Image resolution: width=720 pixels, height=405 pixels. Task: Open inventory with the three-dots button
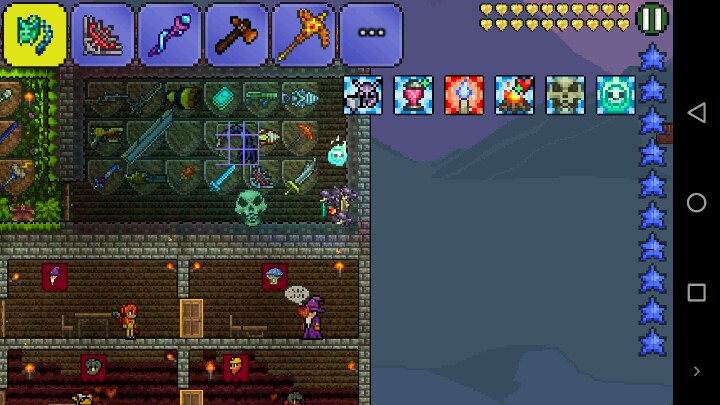371,34
